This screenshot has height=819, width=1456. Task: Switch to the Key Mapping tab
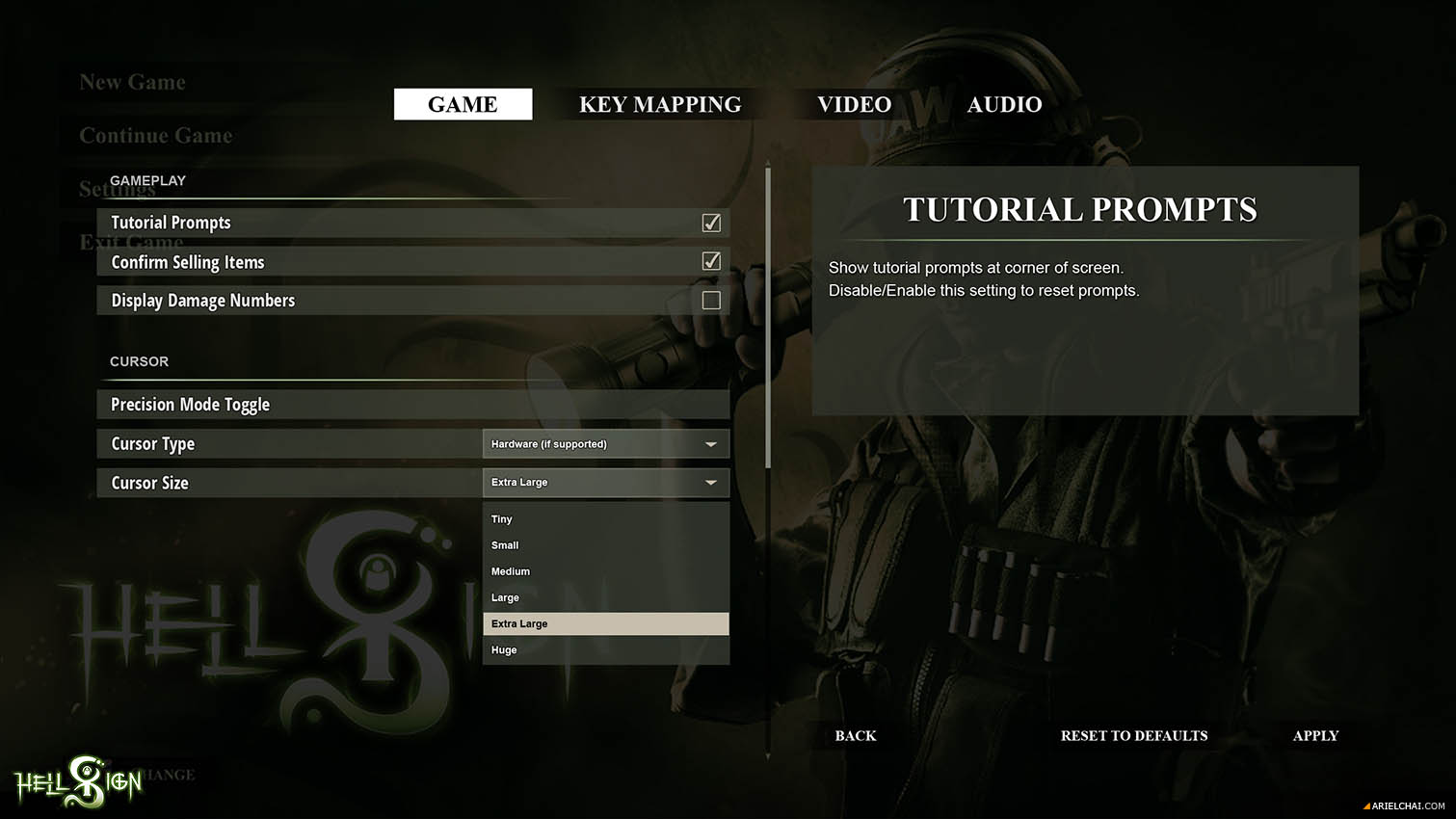tap(660, 104)
